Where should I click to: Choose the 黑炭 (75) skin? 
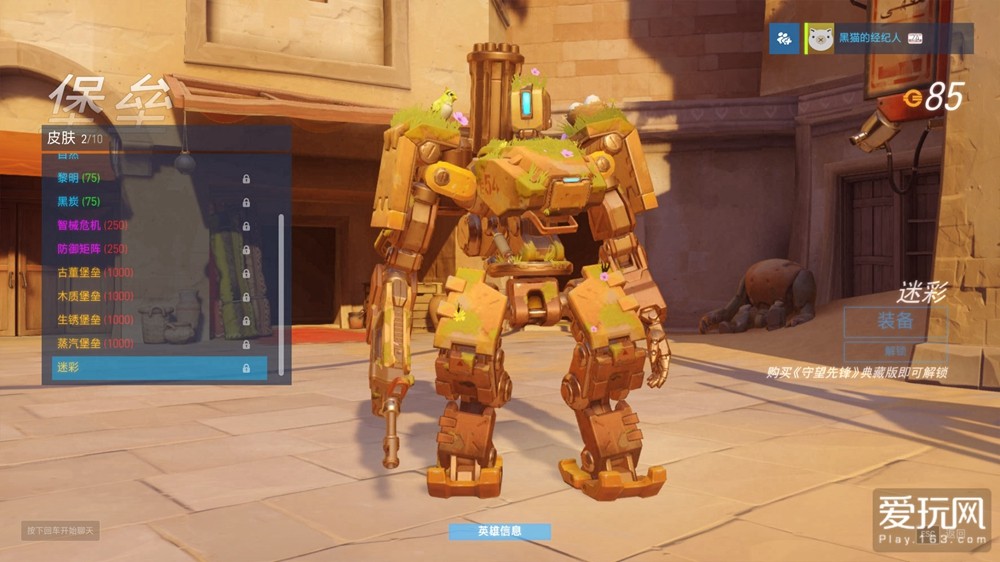tap(150, 202)
